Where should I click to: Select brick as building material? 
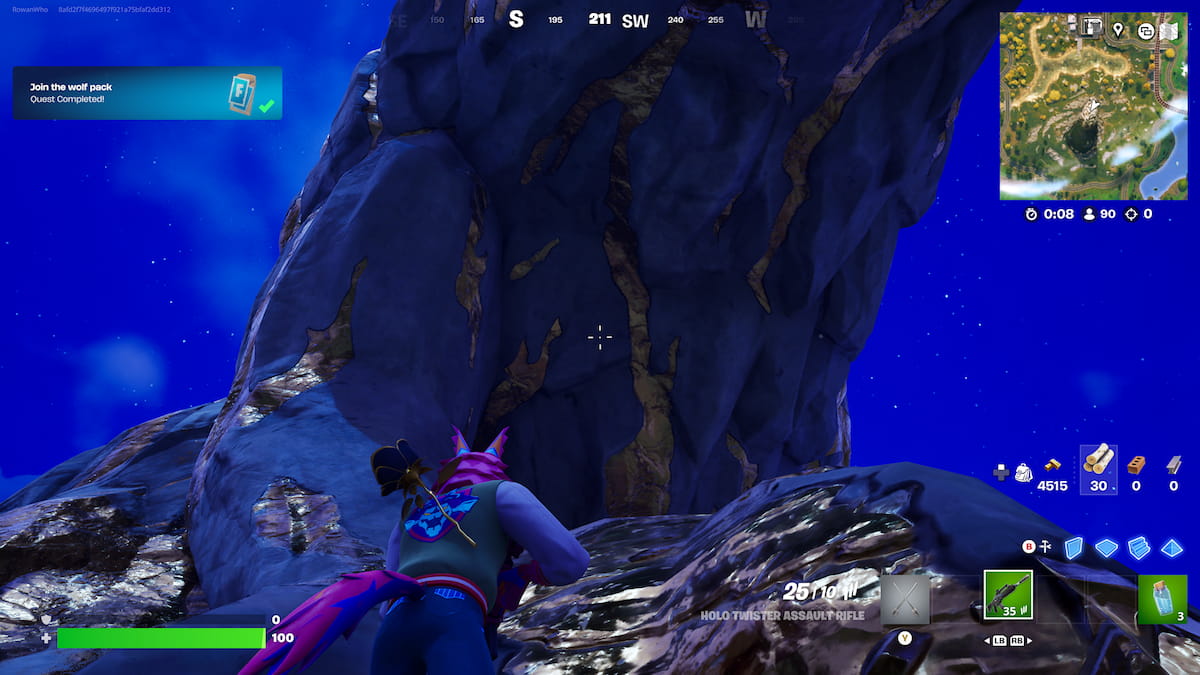tap(1136, 464)
